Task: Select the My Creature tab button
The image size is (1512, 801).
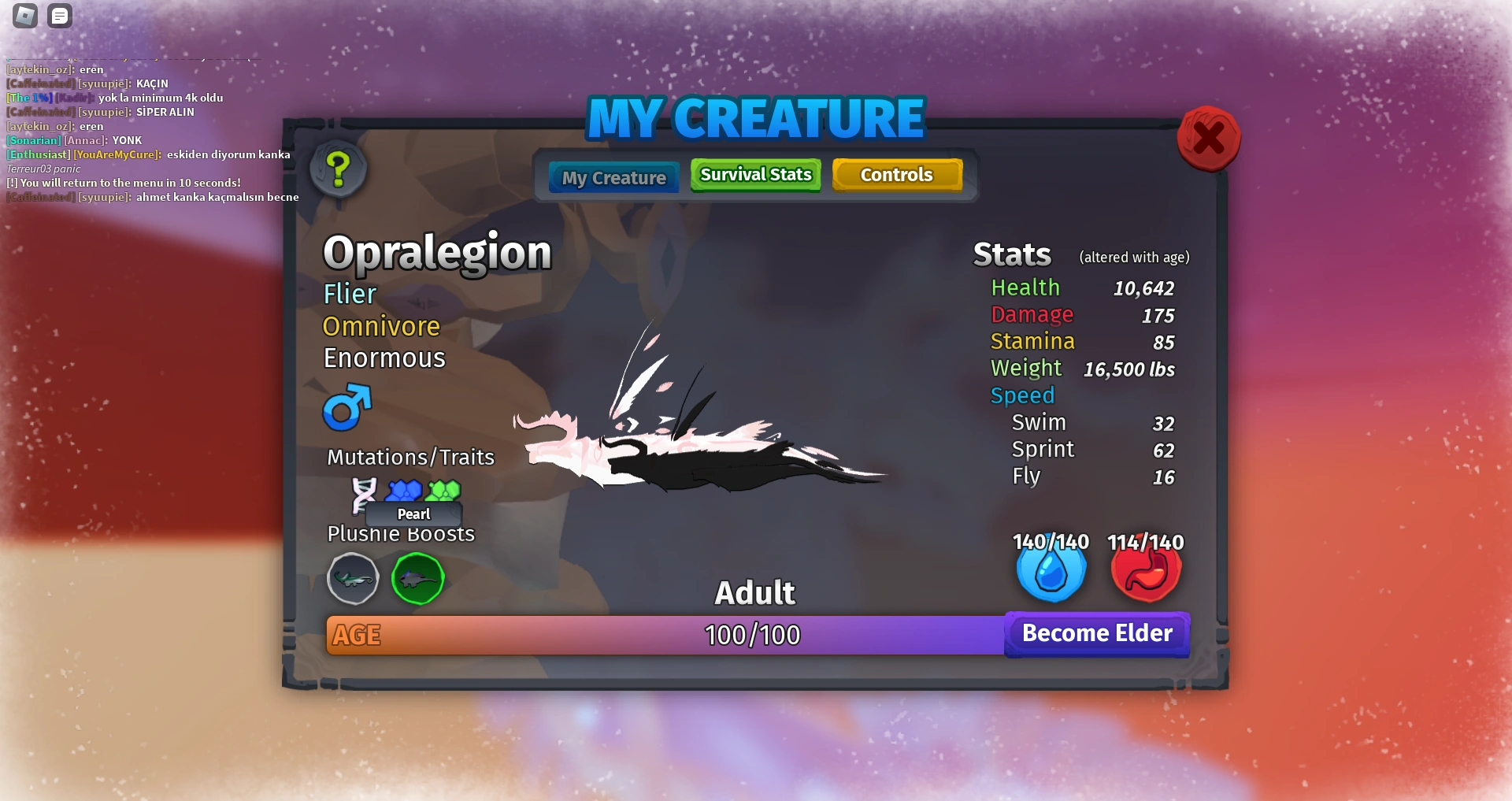Action: [613, 176]
